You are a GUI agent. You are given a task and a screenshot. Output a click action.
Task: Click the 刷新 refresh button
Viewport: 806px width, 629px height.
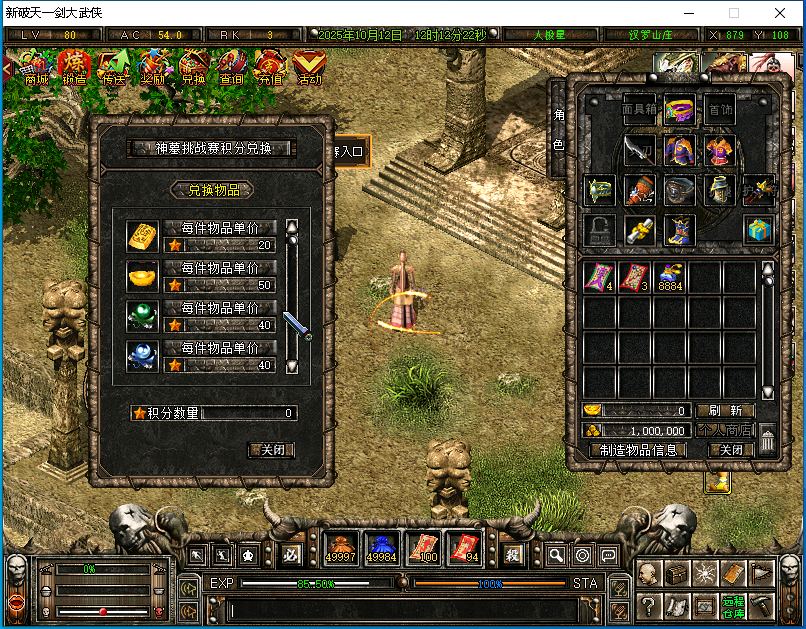point(725,411)
